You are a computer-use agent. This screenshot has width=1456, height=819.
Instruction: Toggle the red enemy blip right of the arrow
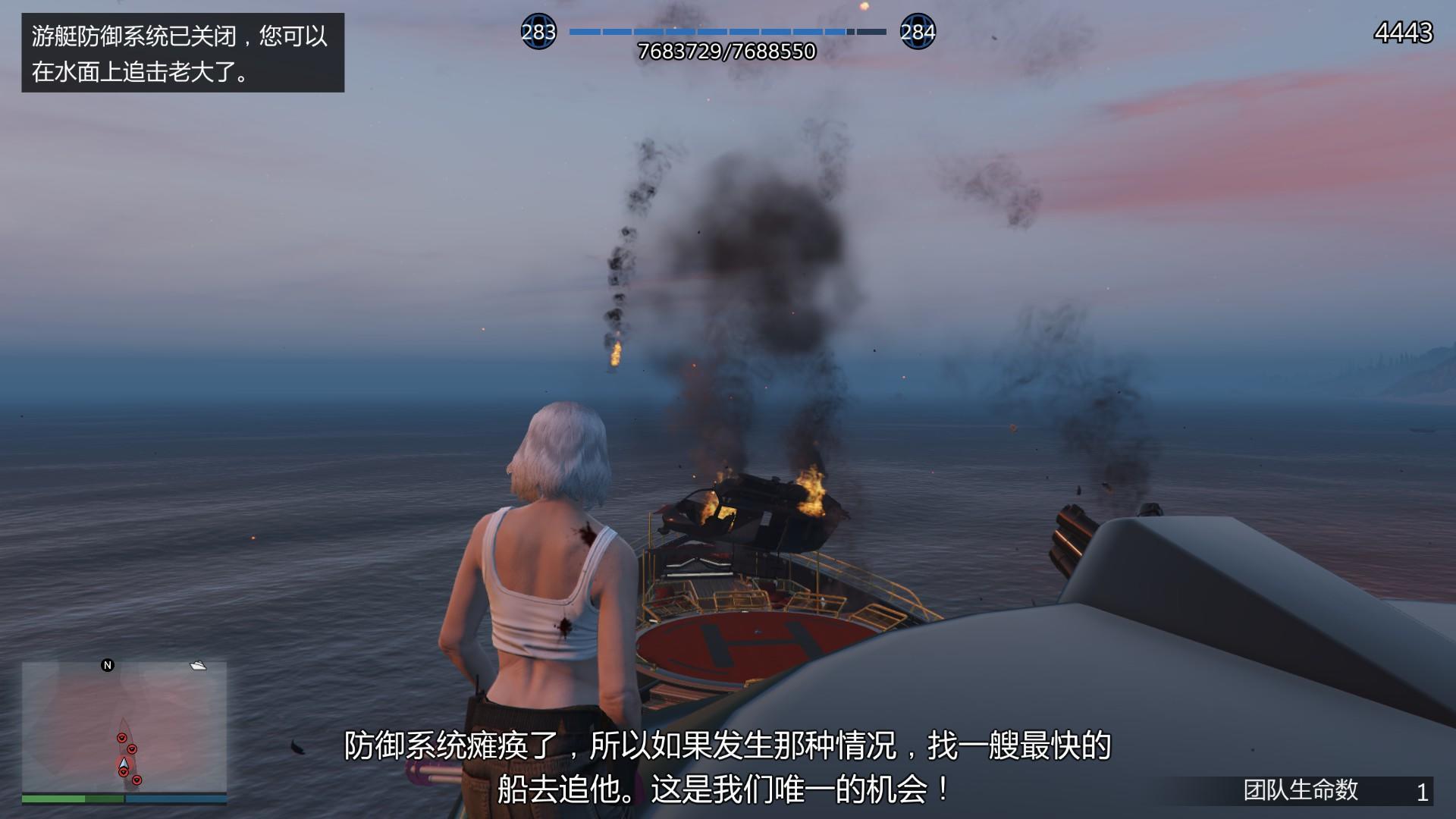tap(132, 749)
